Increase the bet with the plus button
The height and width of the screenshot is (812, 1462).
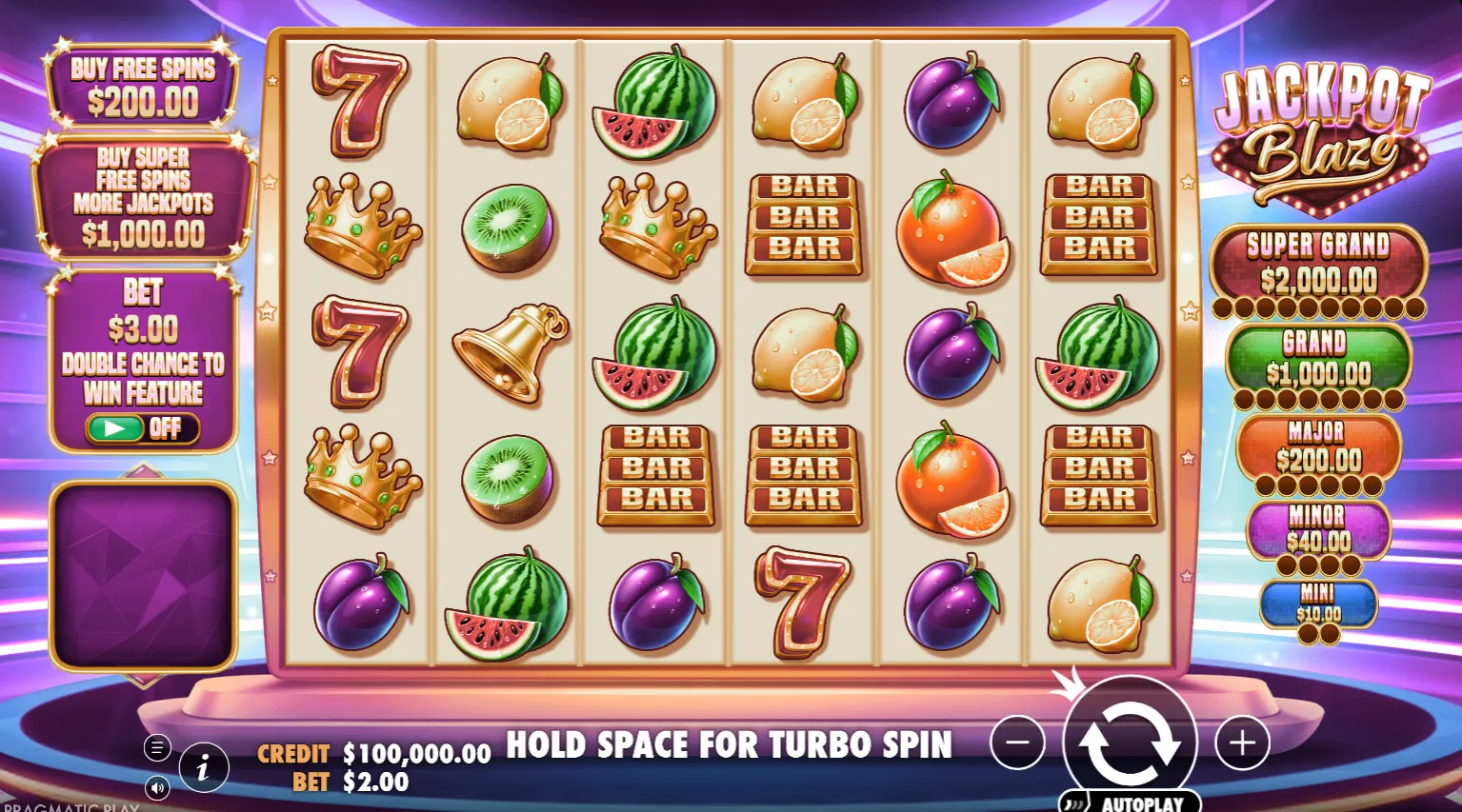pos(1242,743)
